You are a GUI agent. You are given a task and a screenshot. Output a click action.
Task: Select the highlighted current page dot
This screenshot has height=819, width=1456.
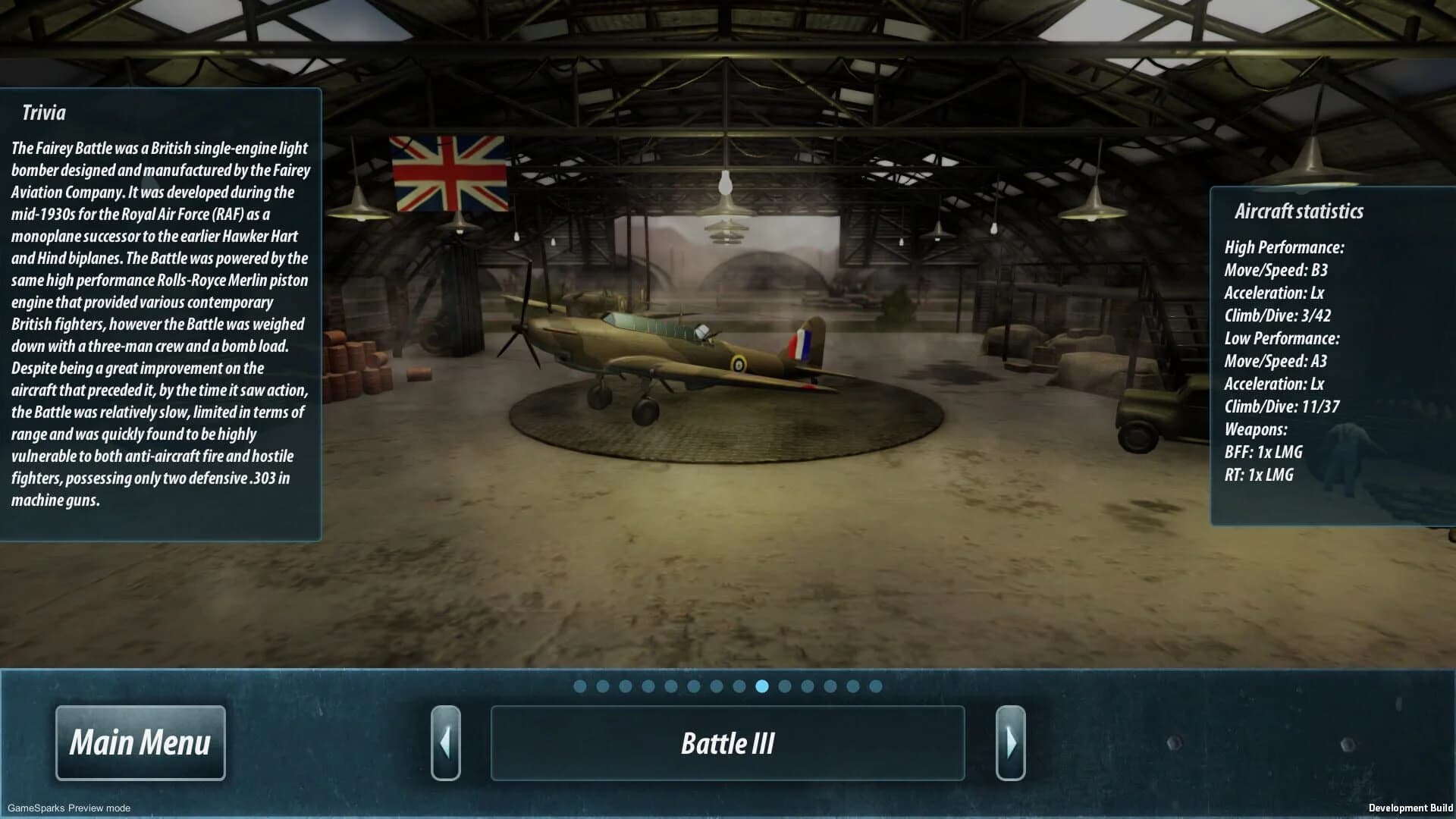click(x=762, y=686)
